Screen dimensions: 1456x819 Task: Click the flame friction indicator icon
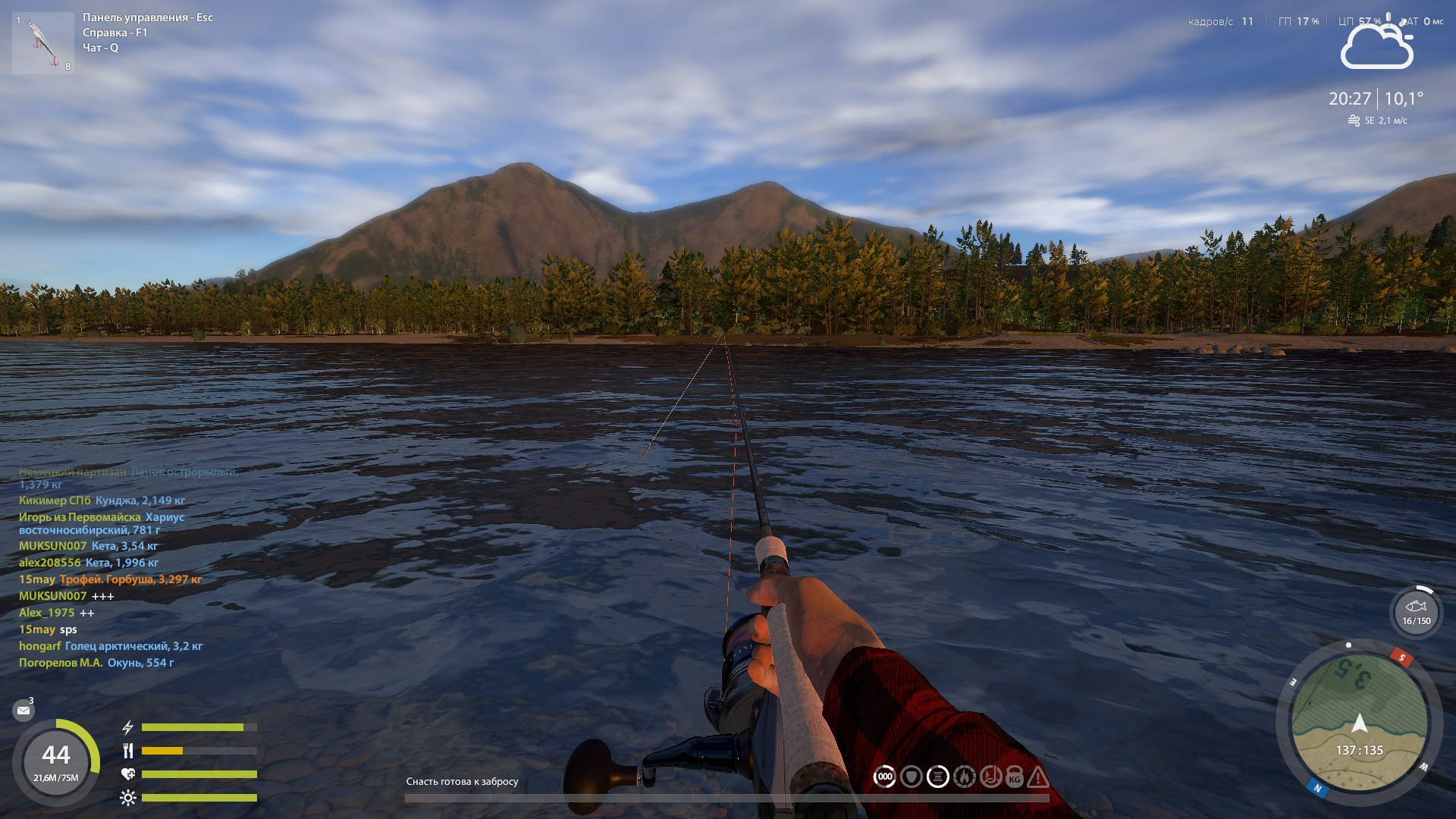coord(964,777)
